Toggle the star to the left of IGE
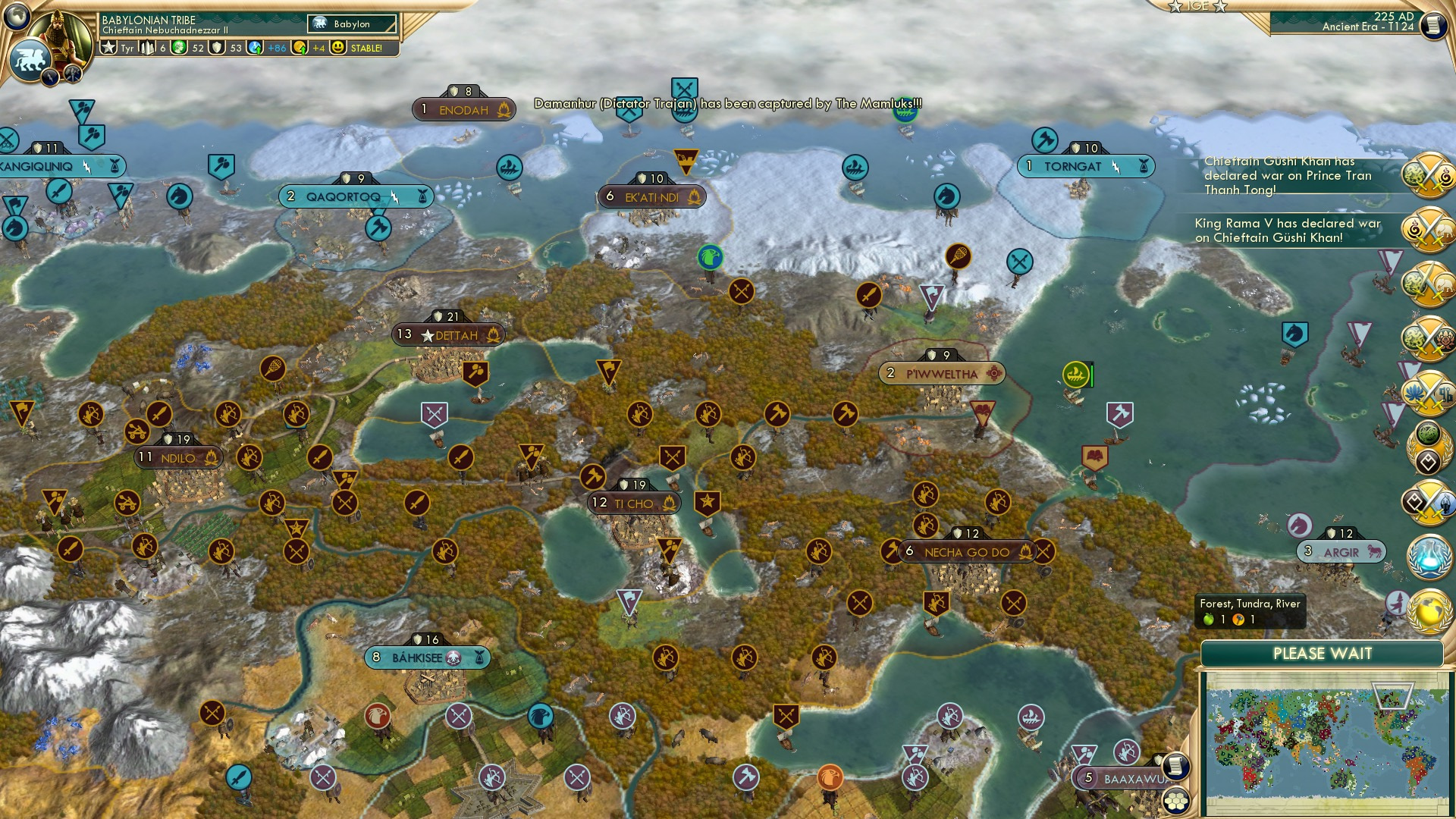 coord(1175,7)
